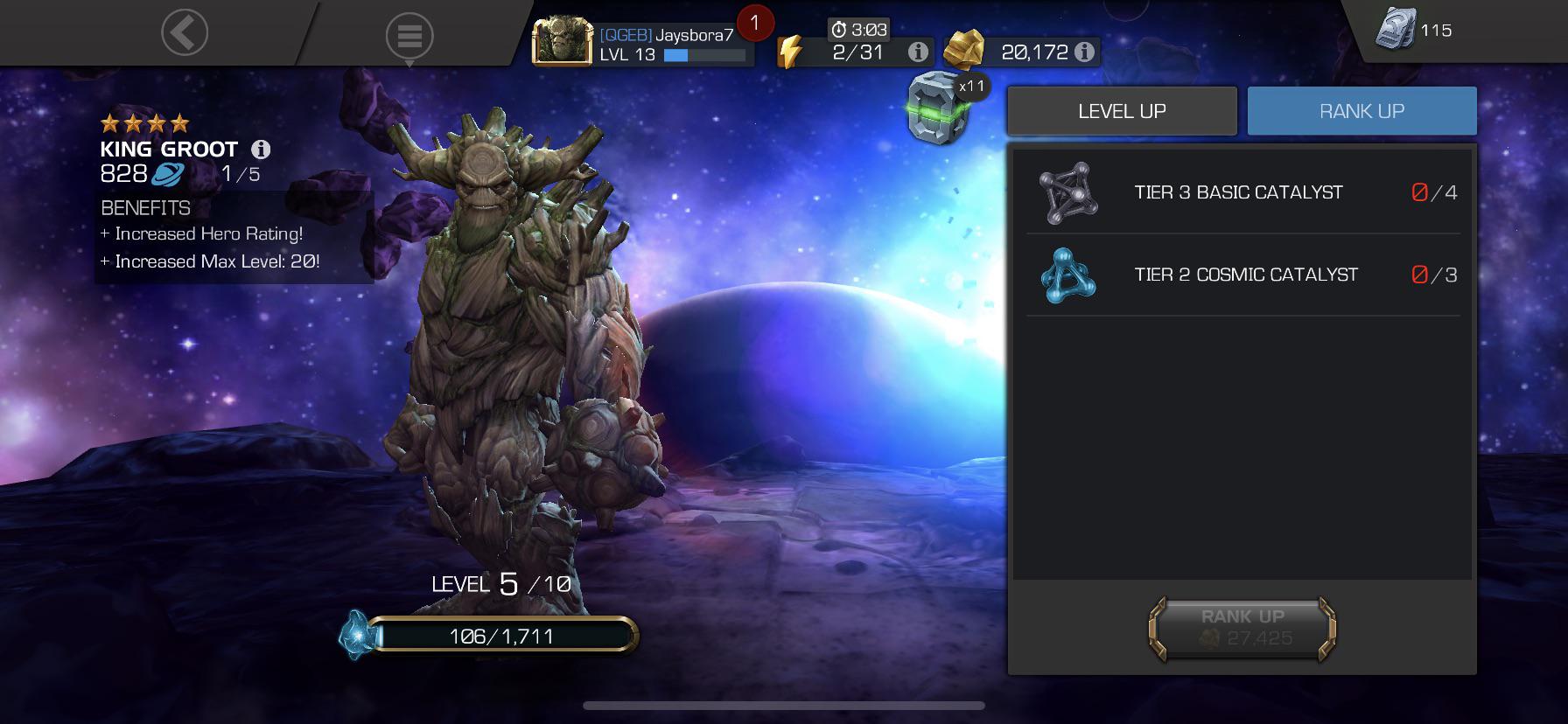
Task: Switch to the RANK UP tab
Action: click(x=1361, y=110)
